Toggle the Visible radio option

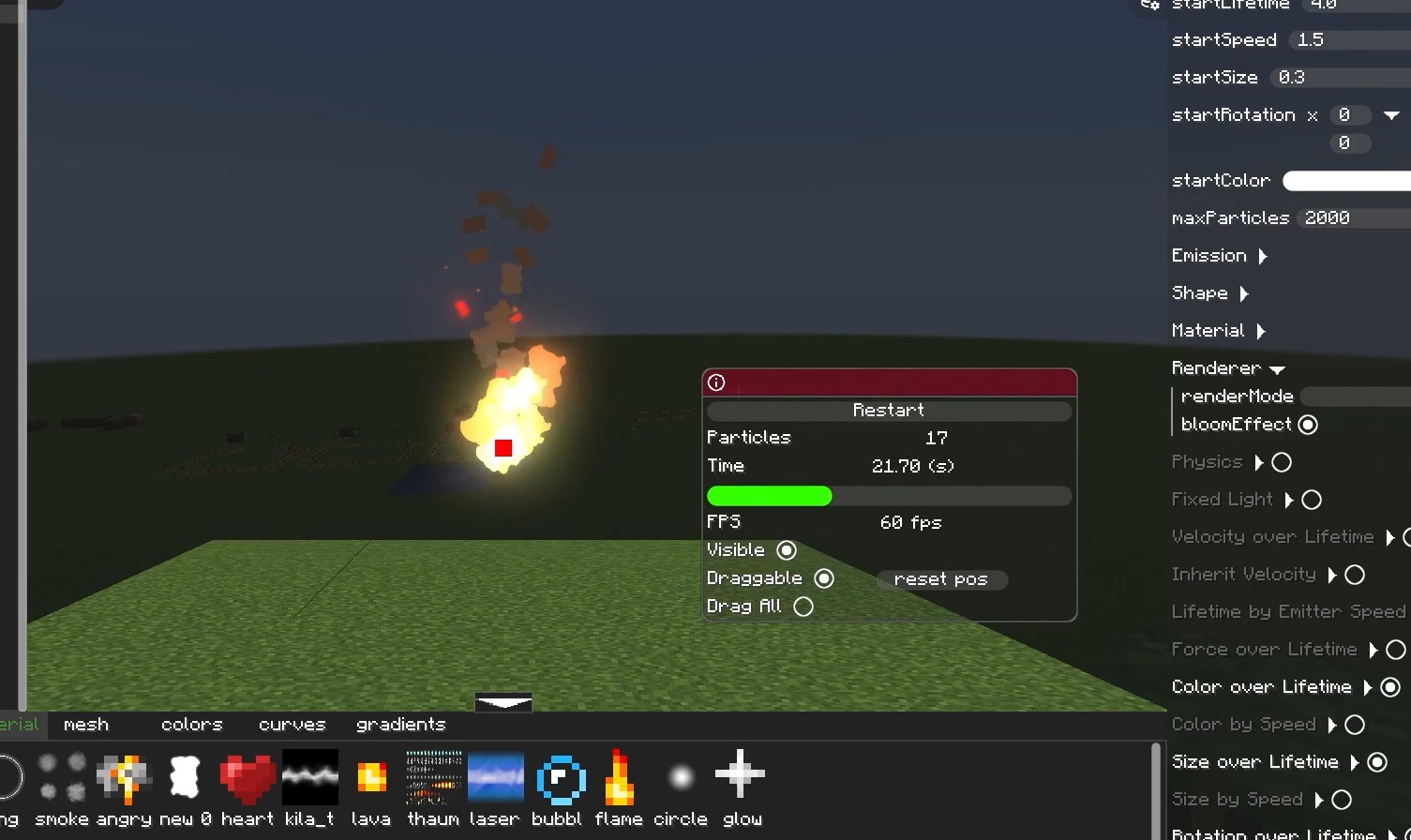tap(787, 550)
